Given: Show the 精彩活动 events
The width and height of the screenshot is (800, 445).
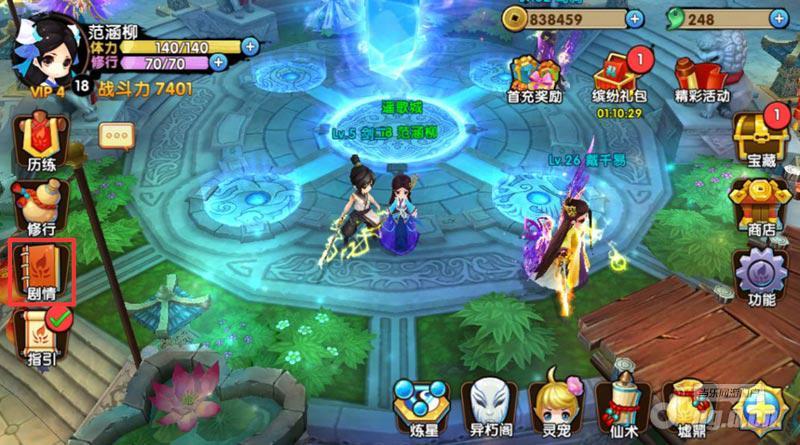Looking at the screenshot, I should (x=701, y=78).
